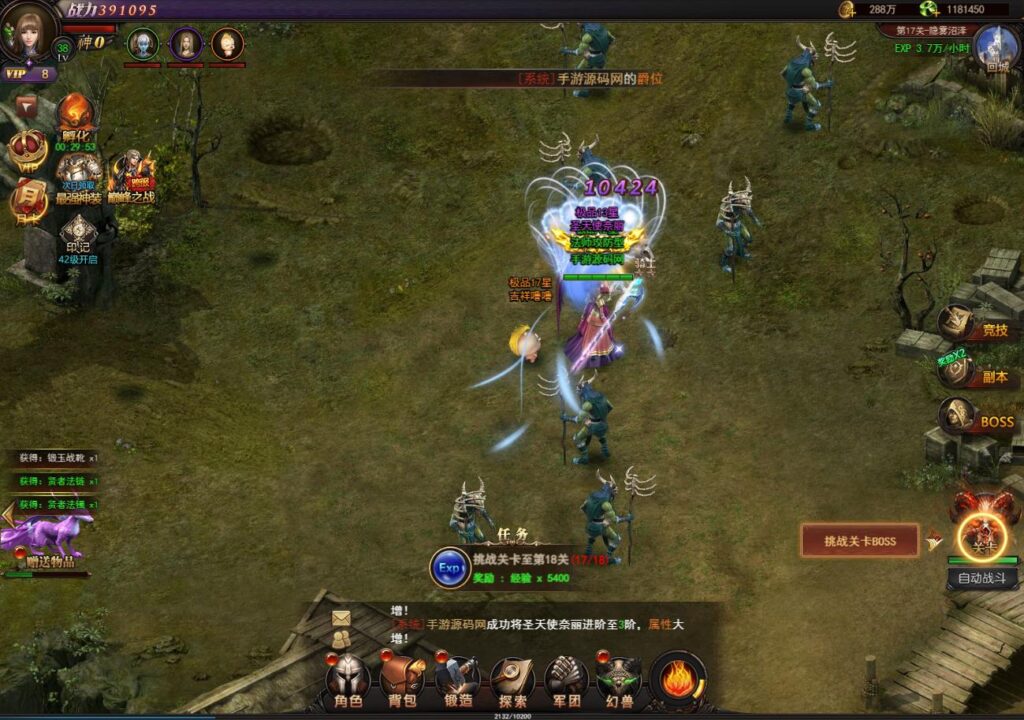
Task: Open the mail envelope icon
Action: (342, 618)
